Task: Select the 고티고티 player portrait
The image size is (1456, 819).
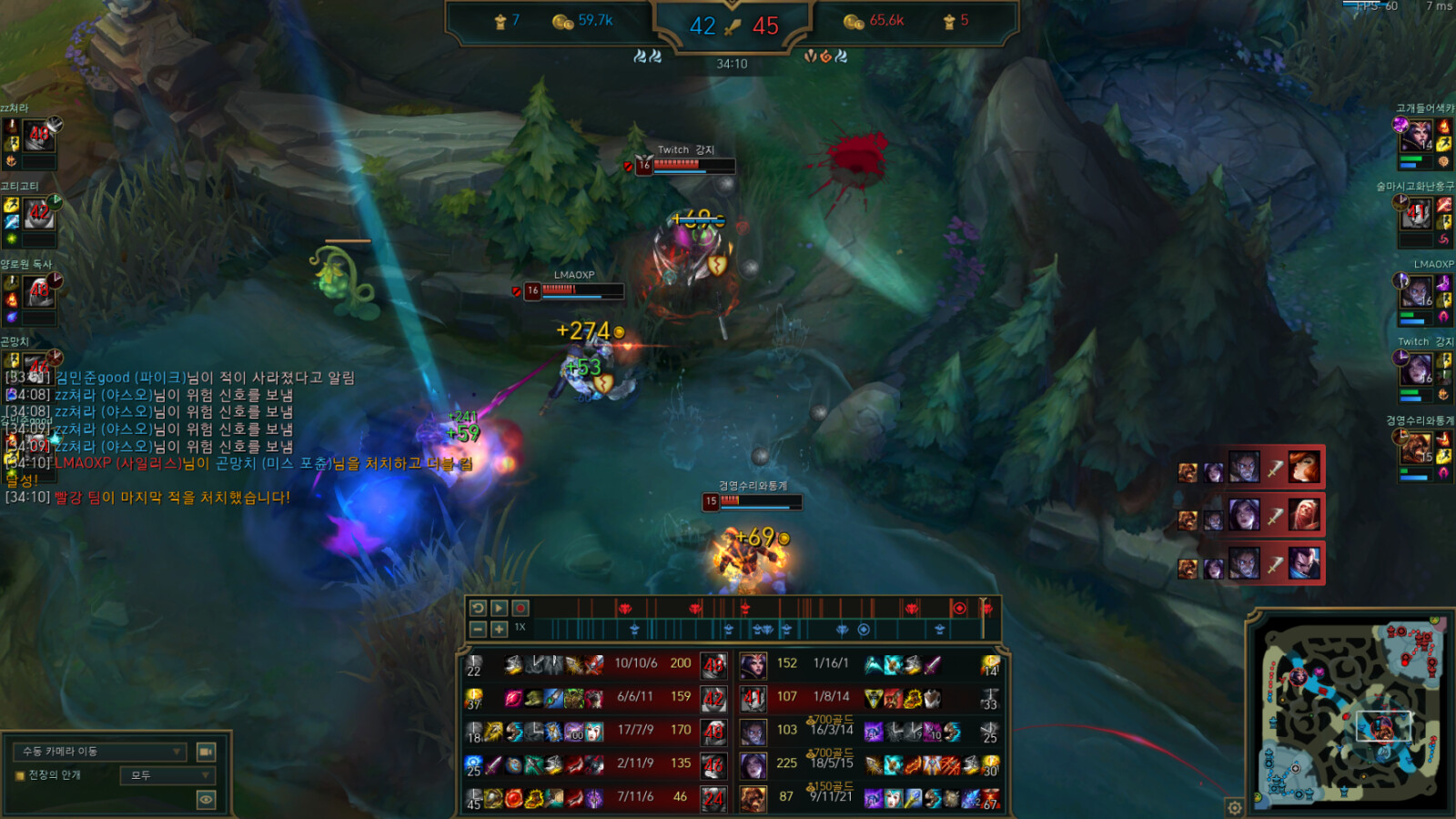Action: click(x=39, y=215)
